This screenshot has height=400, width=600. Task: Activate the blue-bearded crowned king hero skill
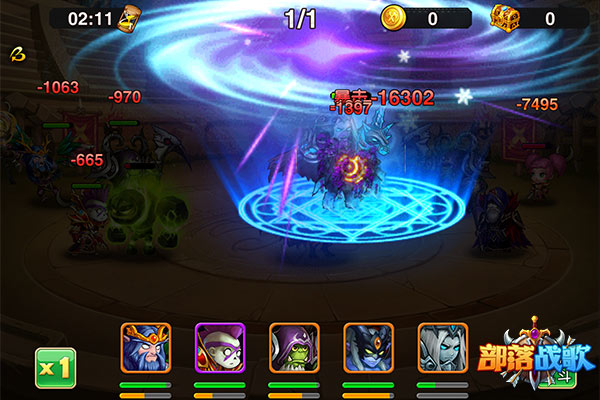pyautogui.click(x=145, y=348)
